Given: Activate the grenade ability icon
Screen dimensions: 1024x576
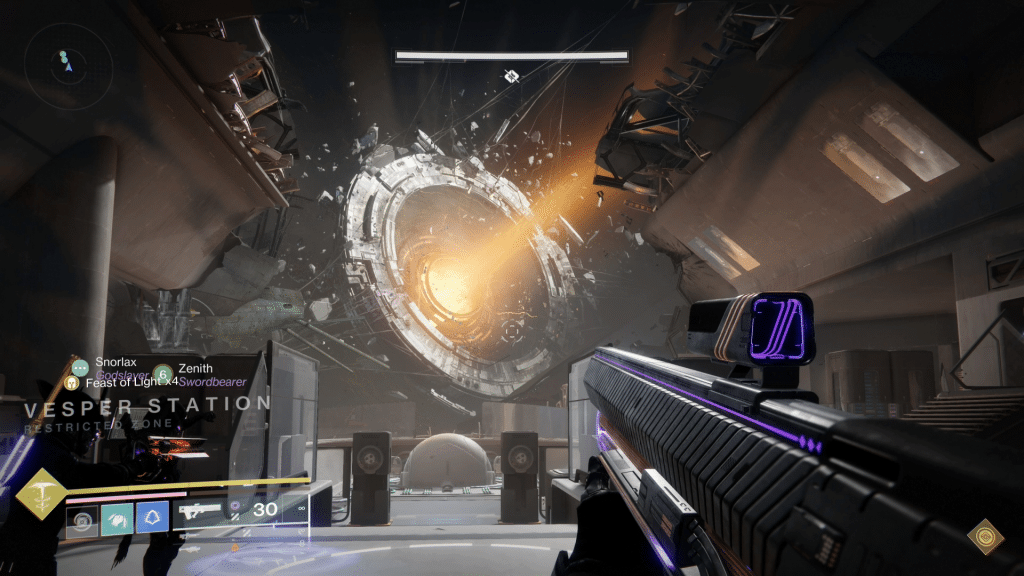Looking at the screenshot, I should [x=82, y=519].
